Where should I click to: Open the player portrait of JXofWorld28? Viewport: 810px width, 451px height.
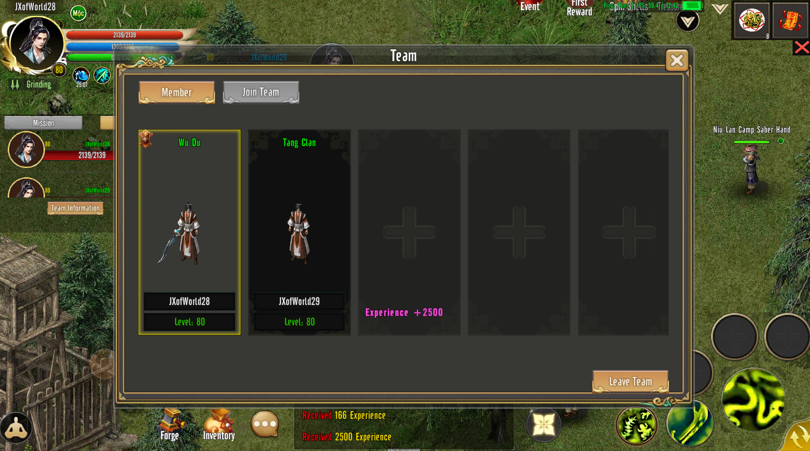(x=36, y=42)
